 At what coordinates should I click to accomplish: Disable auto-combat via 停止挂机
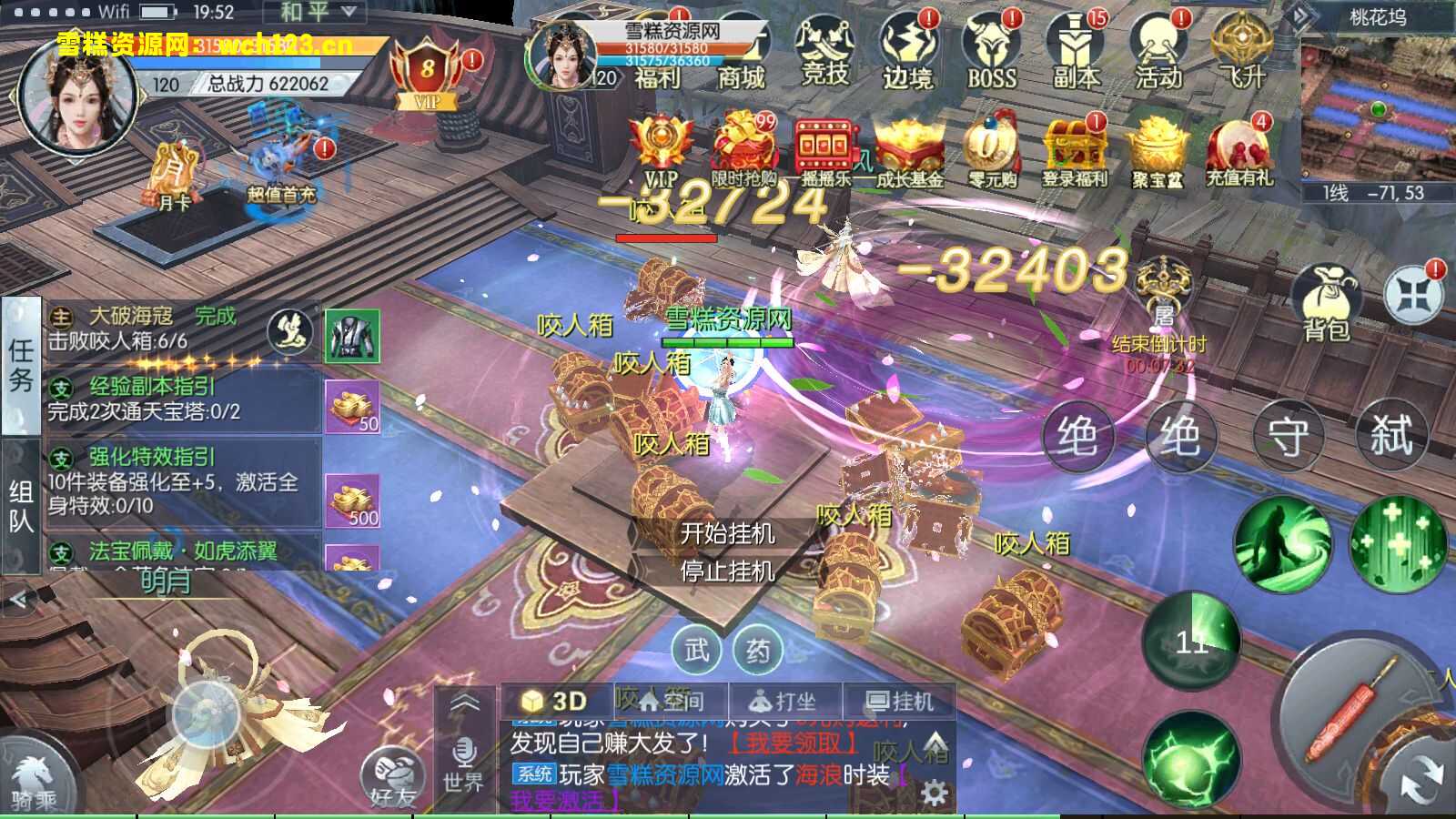(x=728, y=573)
